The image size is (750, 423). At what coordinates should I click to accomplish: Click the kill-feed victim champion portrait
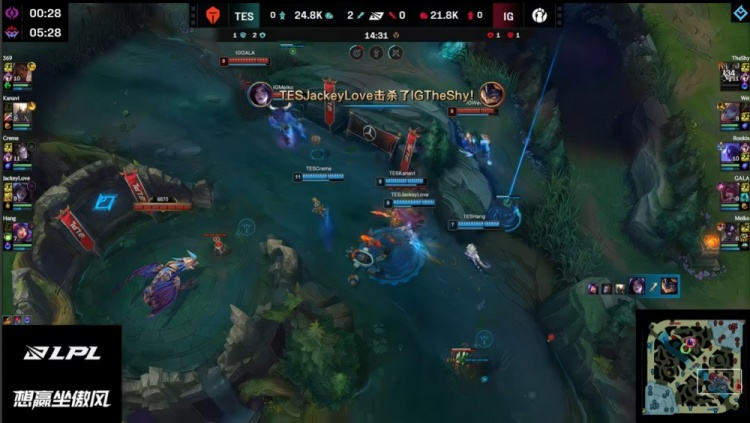pyautogui.click(x=669, y=287)
